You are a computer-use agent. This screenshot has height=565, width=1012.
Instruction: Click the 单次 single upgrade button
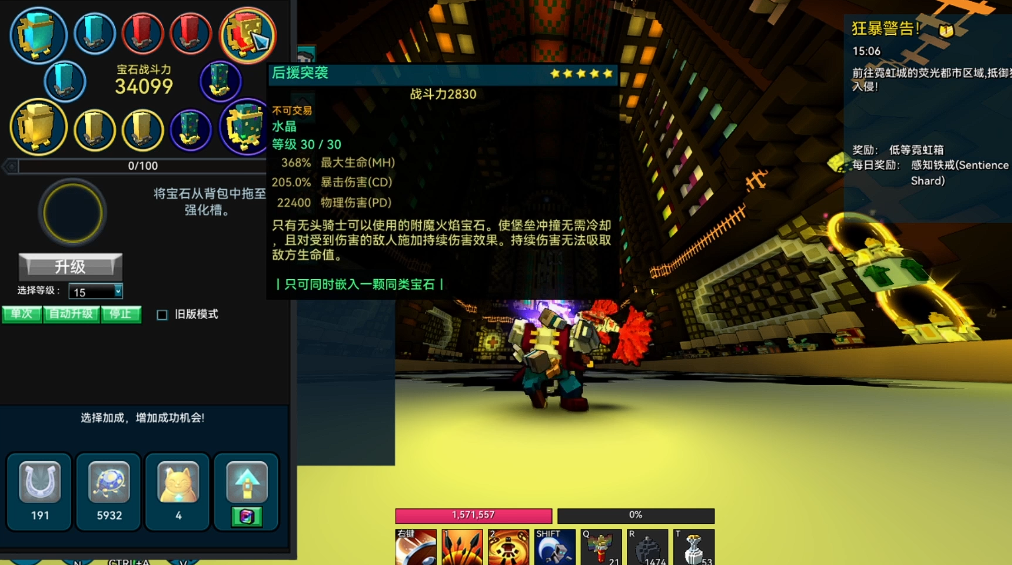coord(21,314)
